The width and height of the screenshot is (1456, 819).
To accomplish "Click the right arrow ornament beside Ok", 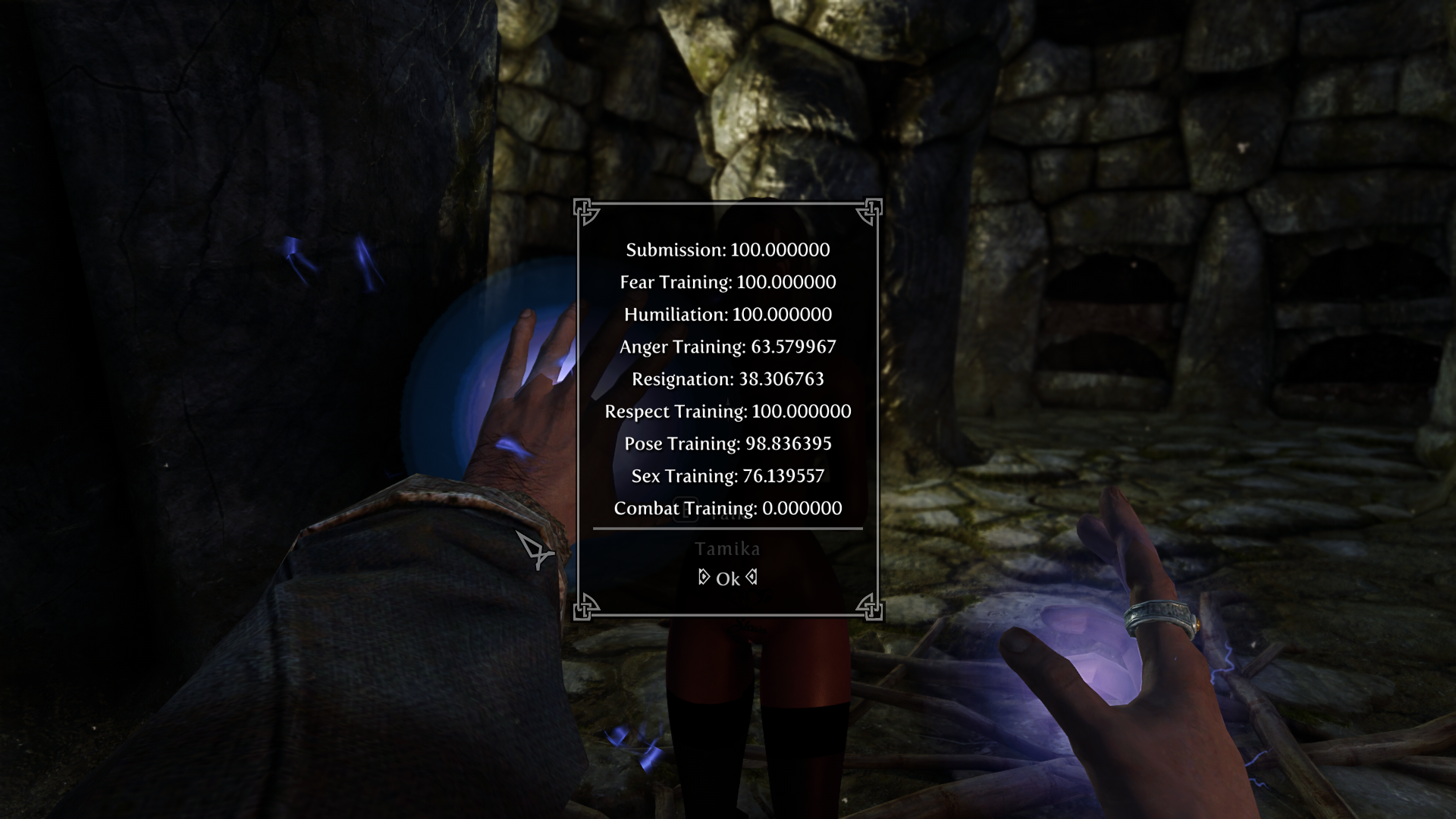I will [x=750, y=577].
